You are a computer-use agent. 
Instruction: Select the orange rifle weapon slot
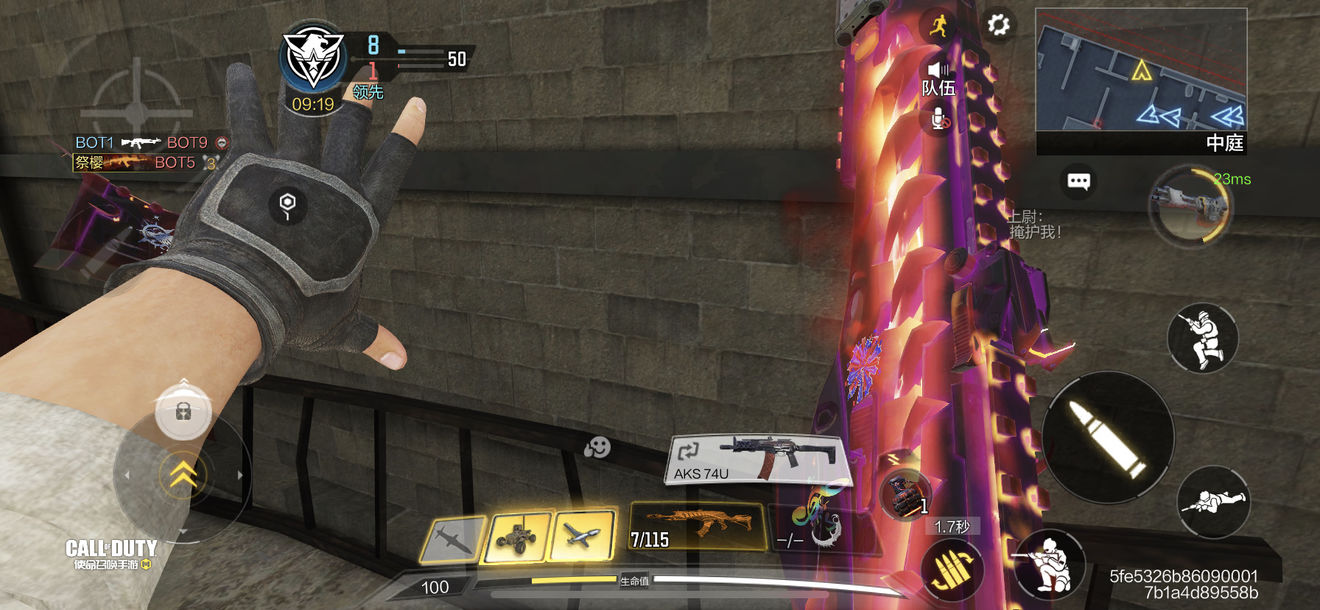pos(697,526)
